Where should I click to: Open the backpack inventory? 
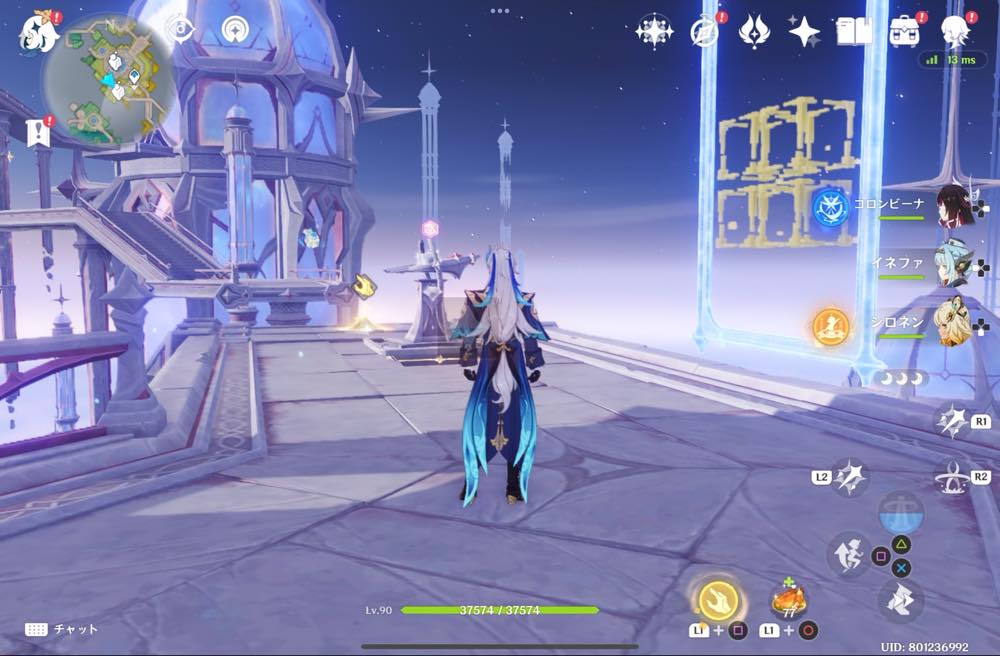[905, 31]
